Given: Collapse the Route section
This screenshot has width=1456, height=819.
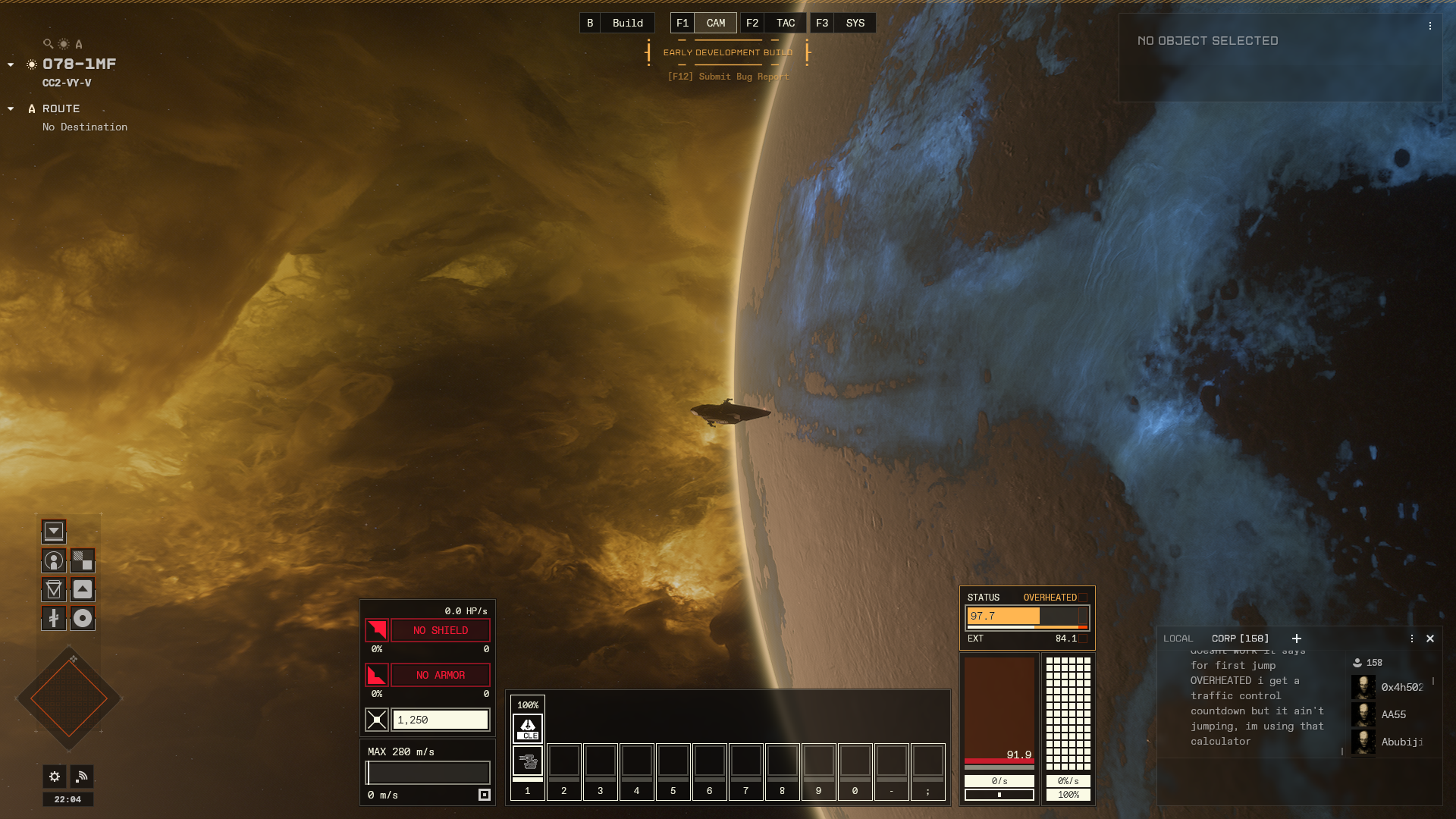Looking at the screenshot, I should [x=11, y=108].
